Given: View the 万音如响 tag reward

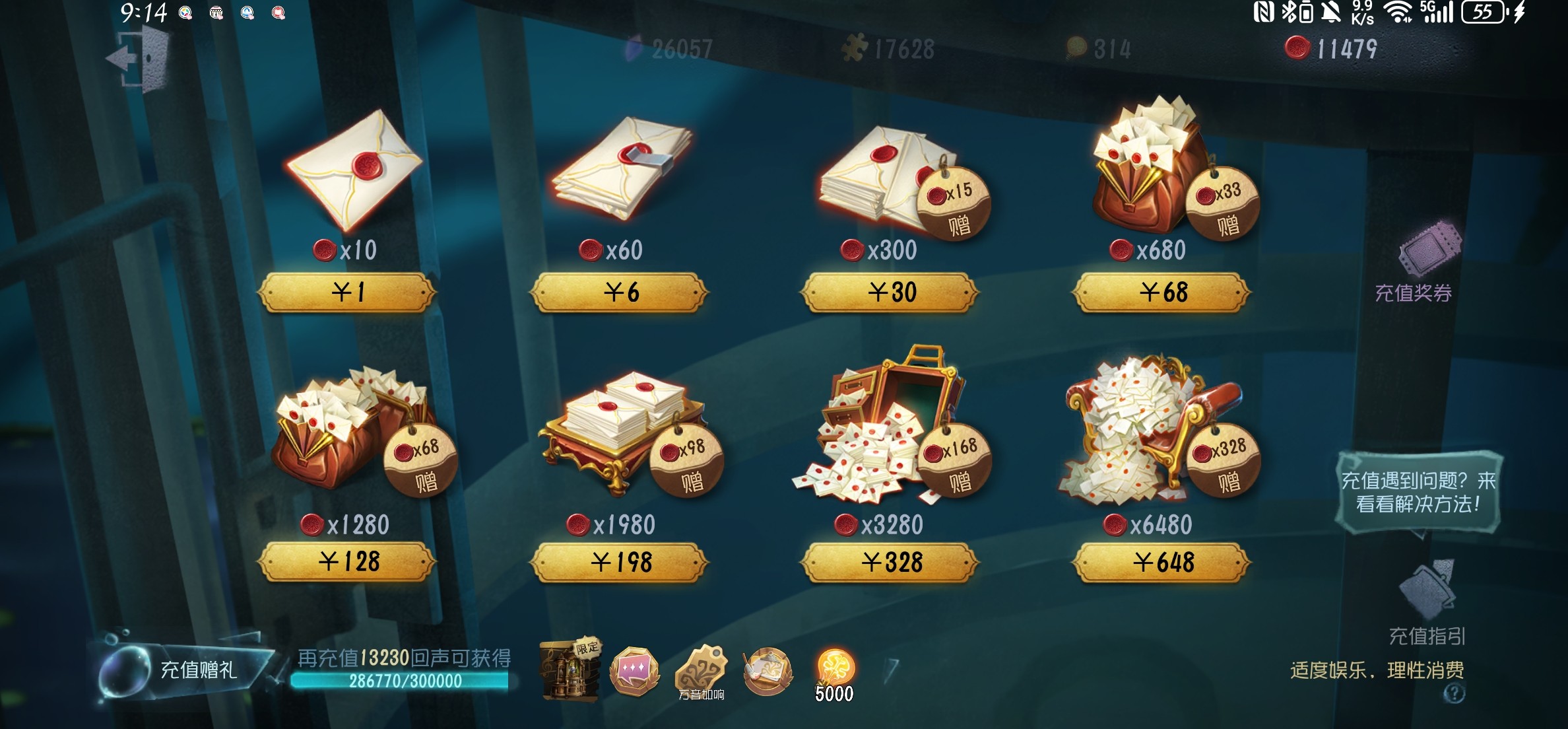Looking at the screenshot, I should point(701,672).
